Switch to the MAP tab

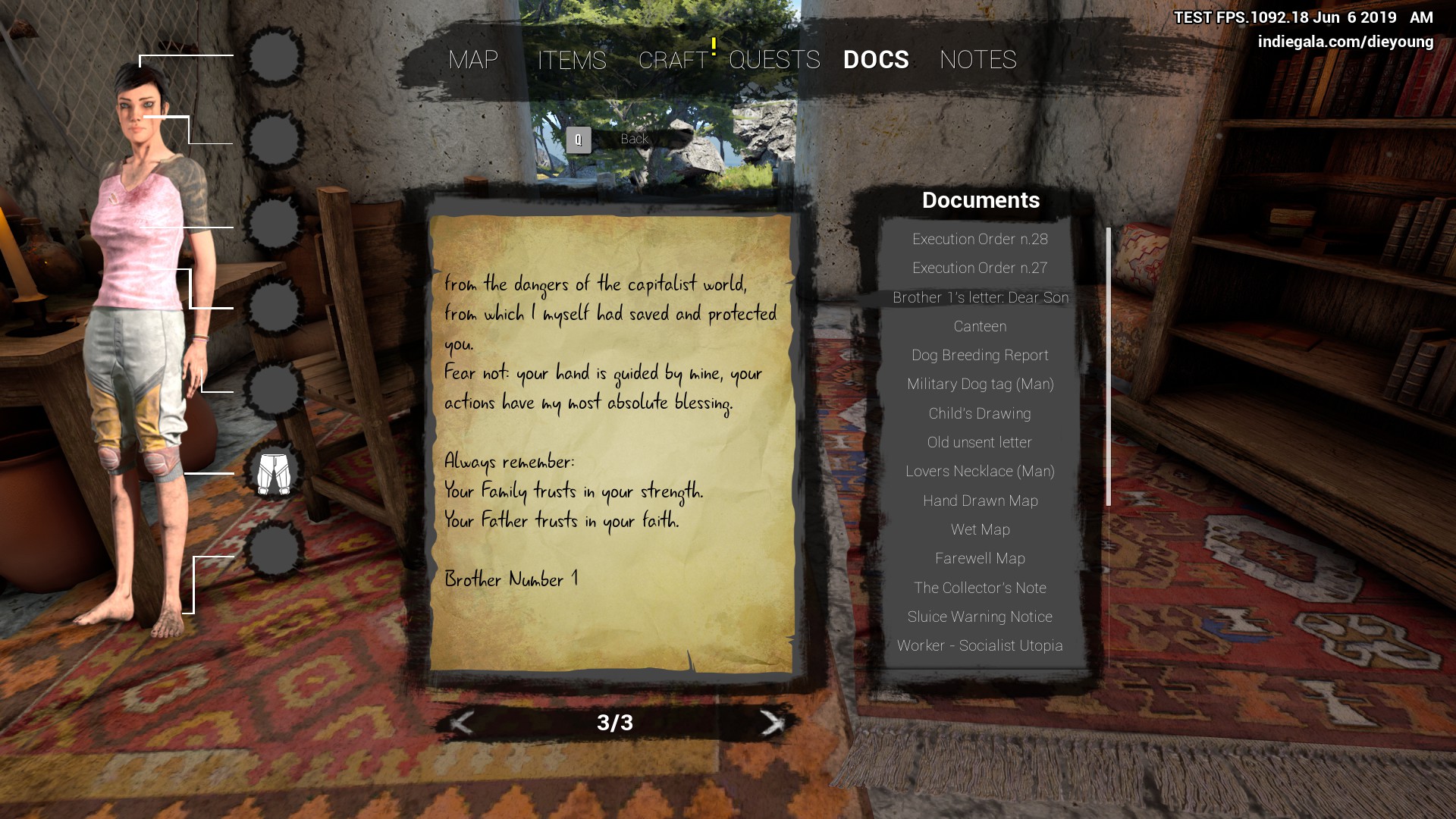(x=473, y=60)
